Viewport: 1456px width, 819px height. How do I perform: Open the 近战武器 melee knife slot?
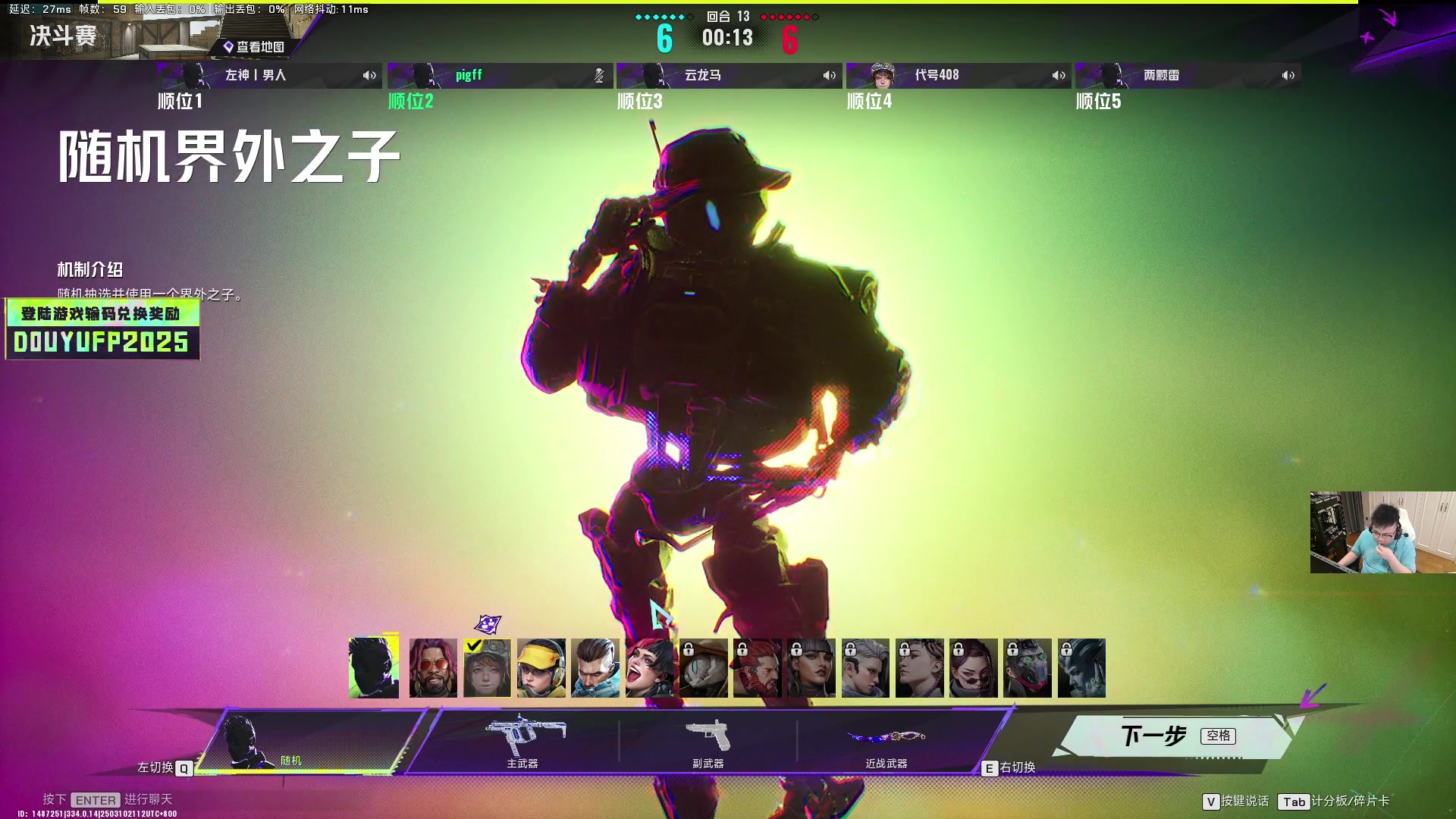point(886,741)
